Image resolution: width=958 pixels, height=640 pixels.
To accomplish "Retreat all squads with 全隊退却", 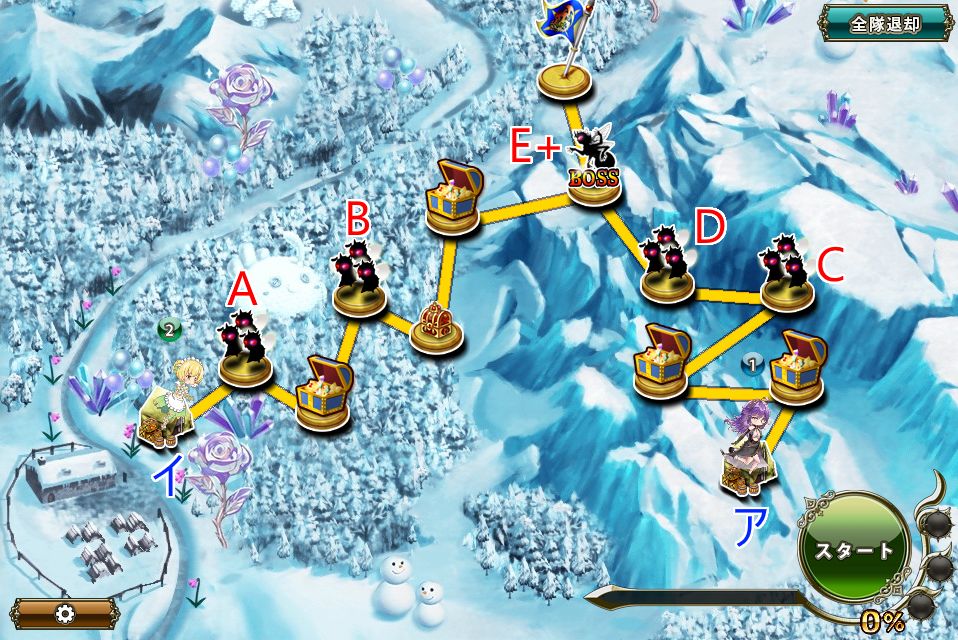I will (884, 23).
